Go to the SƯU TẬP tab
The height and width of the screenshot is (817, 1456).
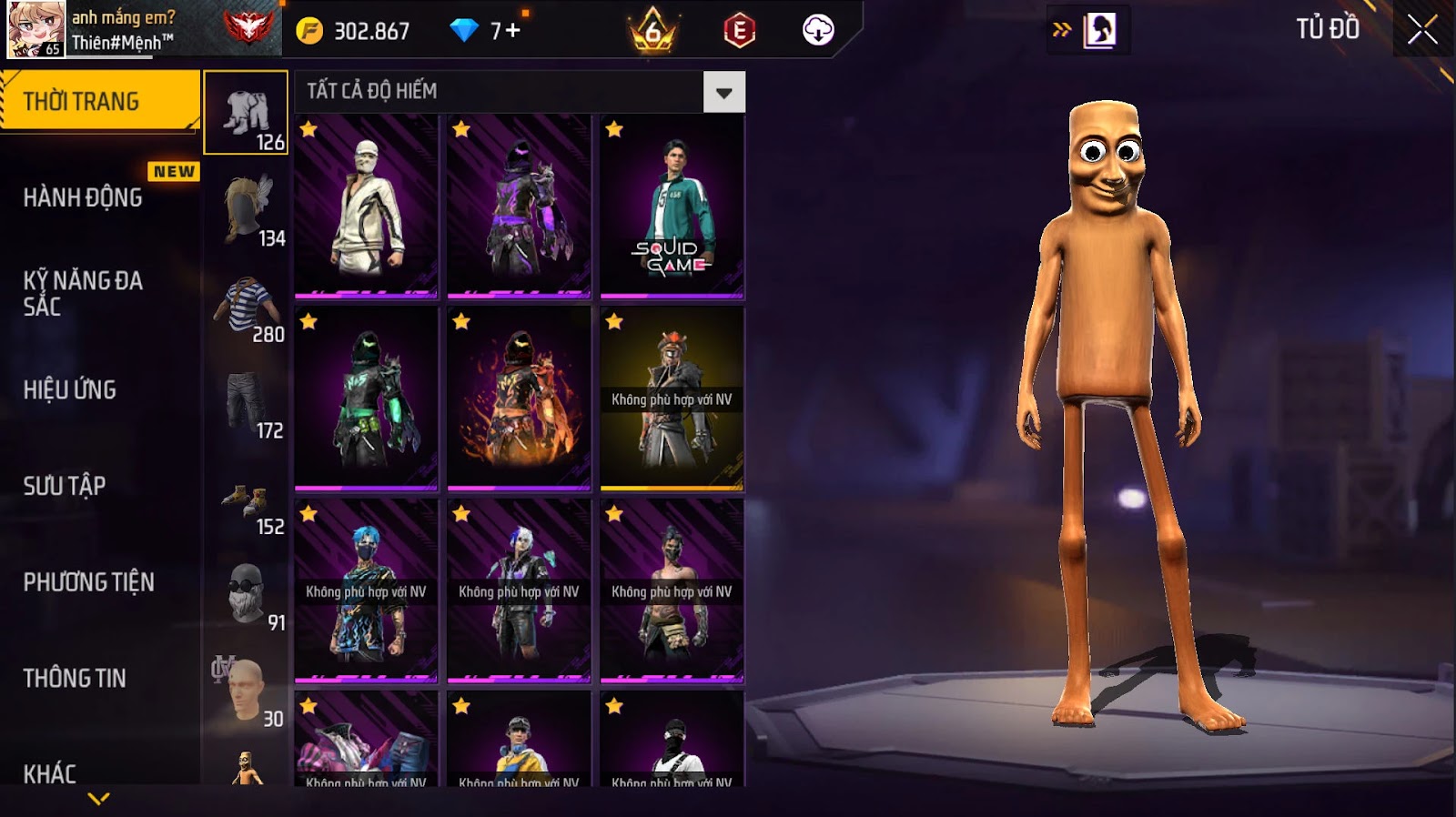click(x=65, y=486)
